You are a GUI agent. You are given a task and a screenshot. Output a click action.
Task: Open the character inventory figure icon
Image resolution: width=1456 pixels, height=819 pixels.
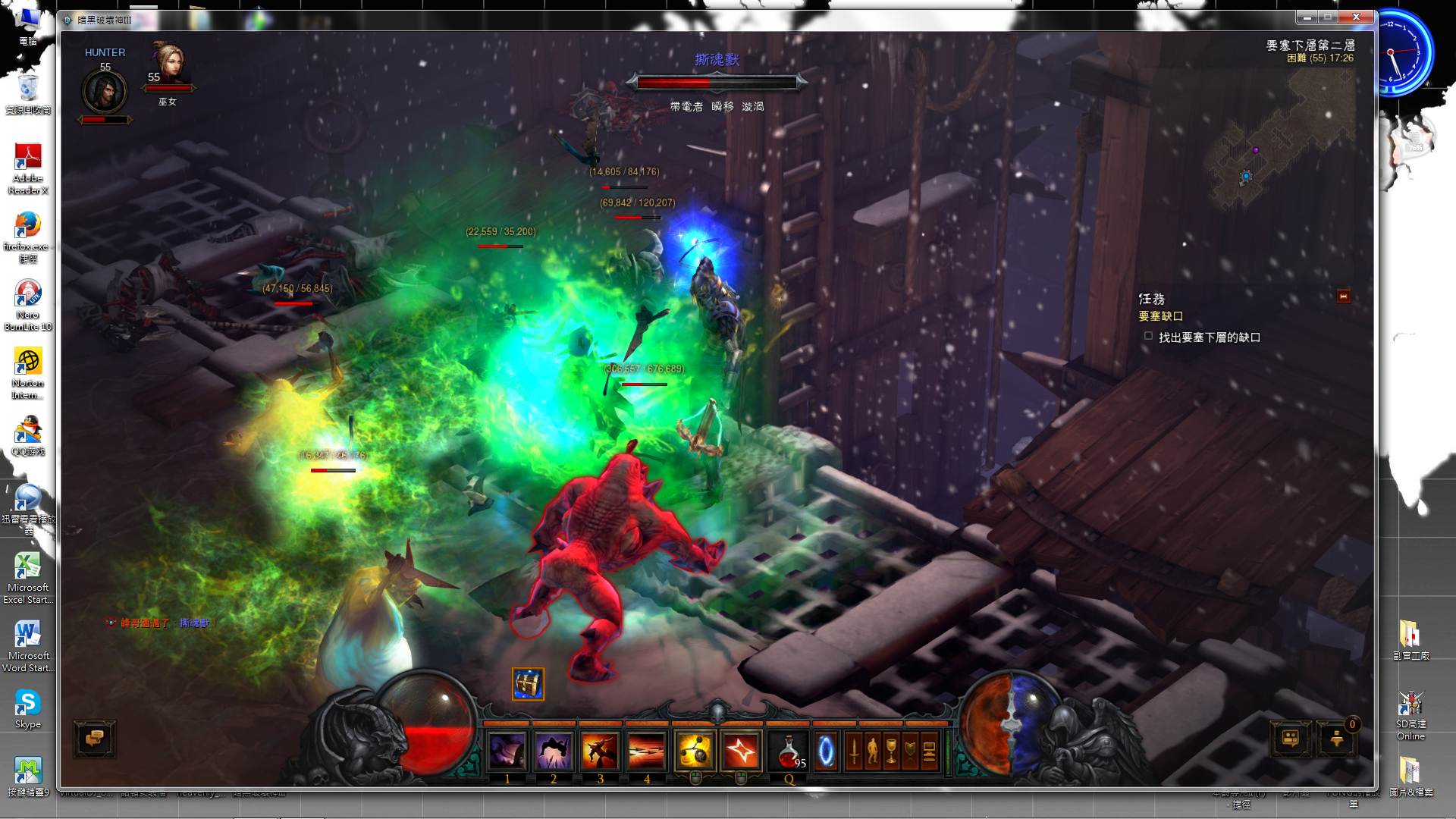coord(873,752)
